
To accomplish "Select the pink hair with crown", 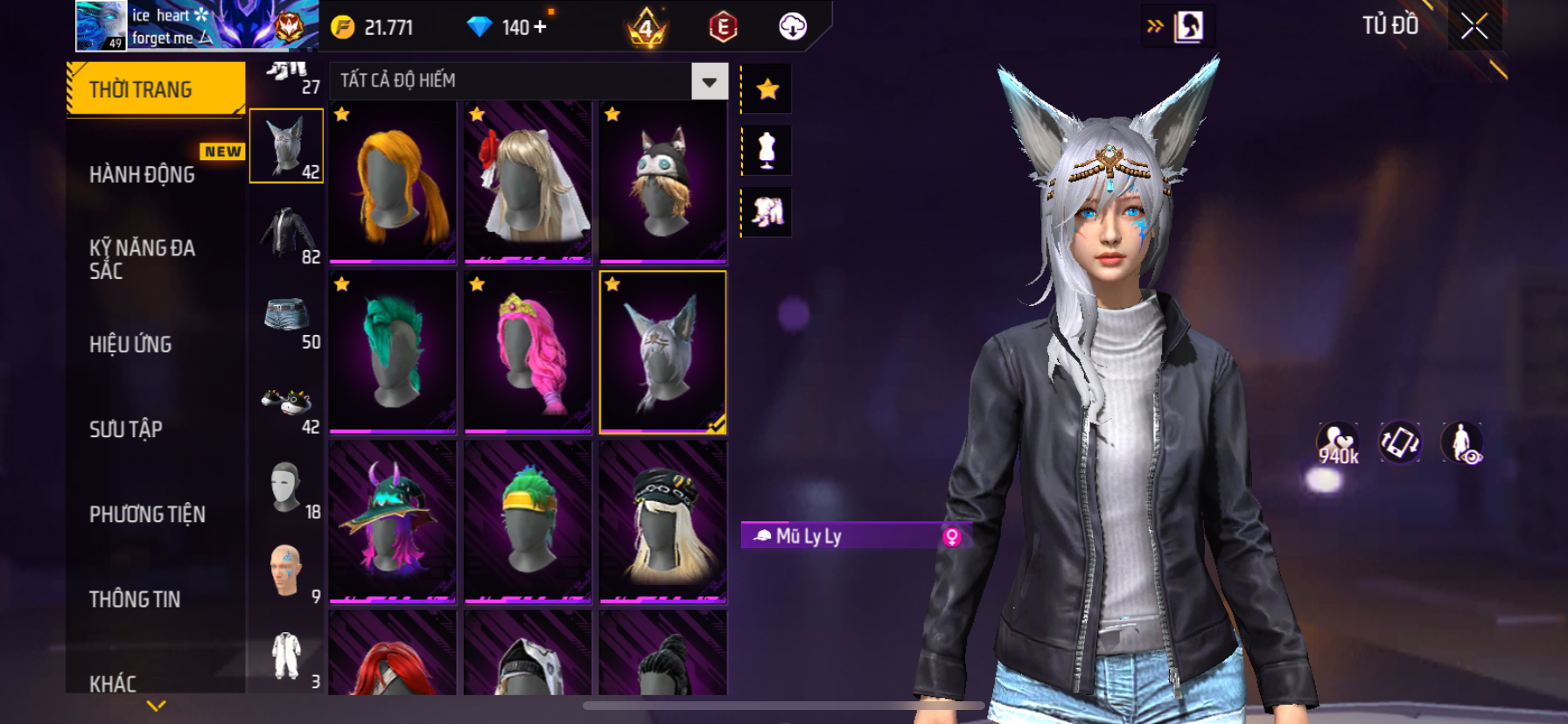I will (x=528, y=352).
